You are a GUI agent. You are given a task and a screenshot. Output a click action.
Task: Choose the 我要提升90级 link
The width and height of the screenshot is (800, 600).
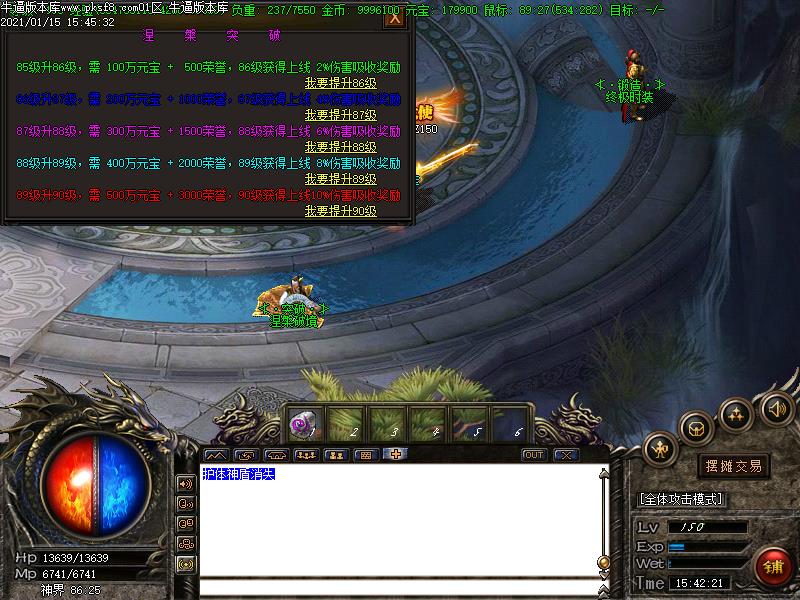(x=340, y=211)
